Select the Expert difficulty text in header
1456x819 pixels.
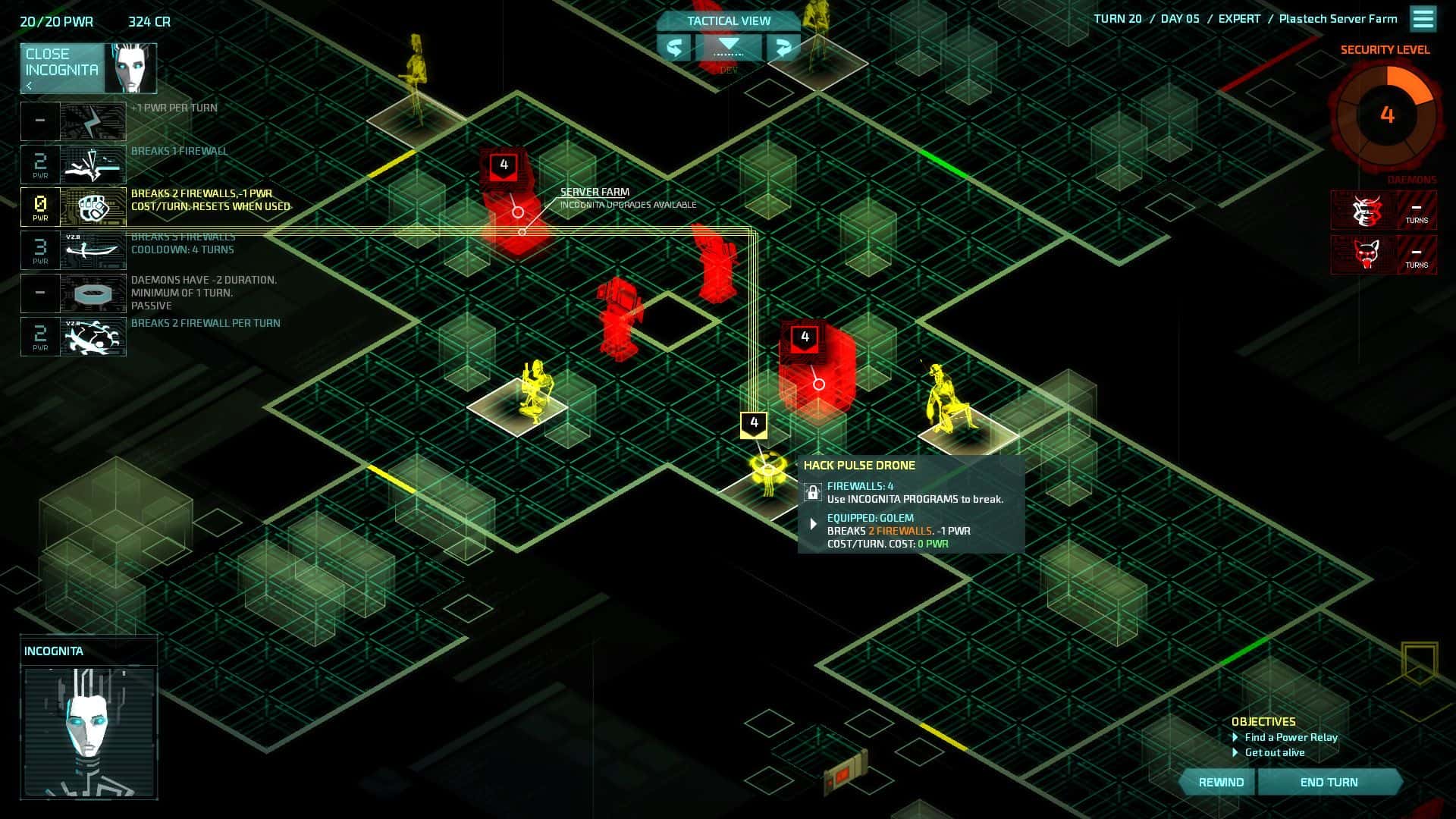[1241, 18]
